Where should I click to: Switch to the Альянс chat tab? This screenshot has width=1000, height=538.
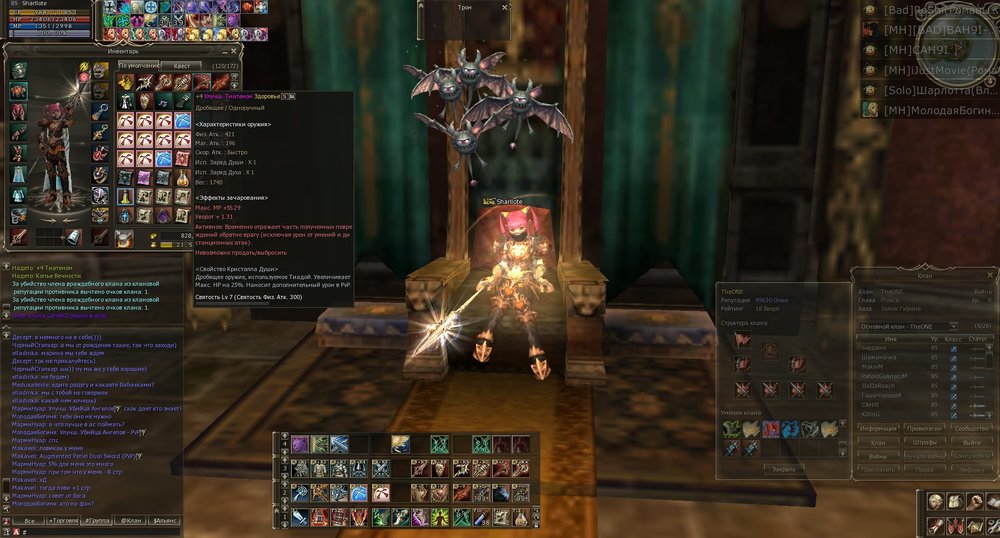(x=164, y=521)
